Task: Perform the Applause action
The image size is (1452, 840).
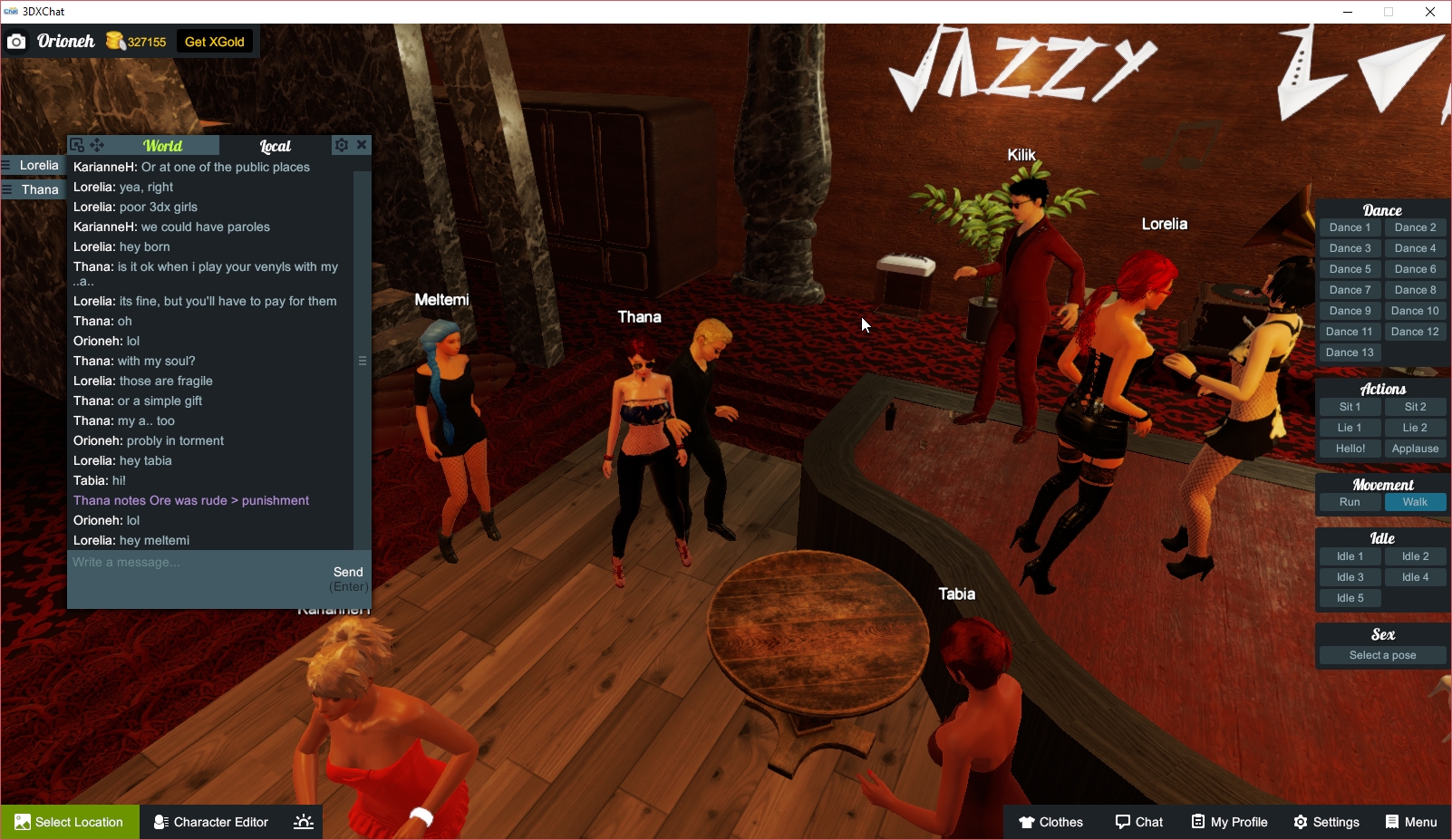Action: [x=1415, y=448]
